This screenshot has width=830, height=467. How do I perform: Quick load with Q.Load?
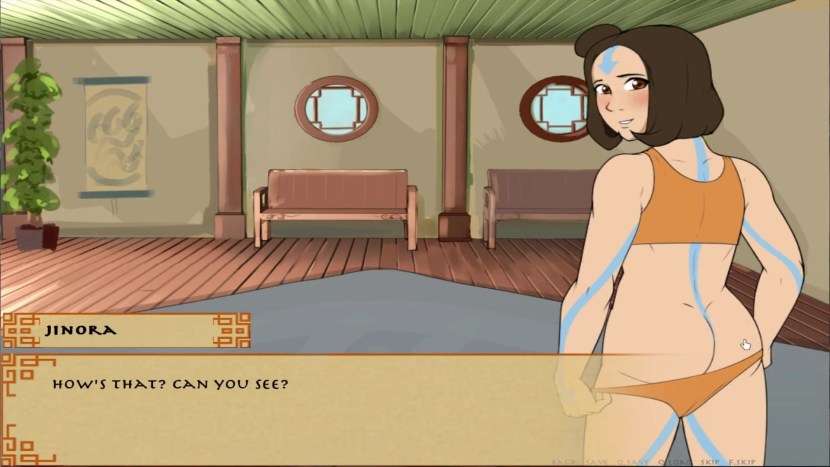[x=675, y=462]
